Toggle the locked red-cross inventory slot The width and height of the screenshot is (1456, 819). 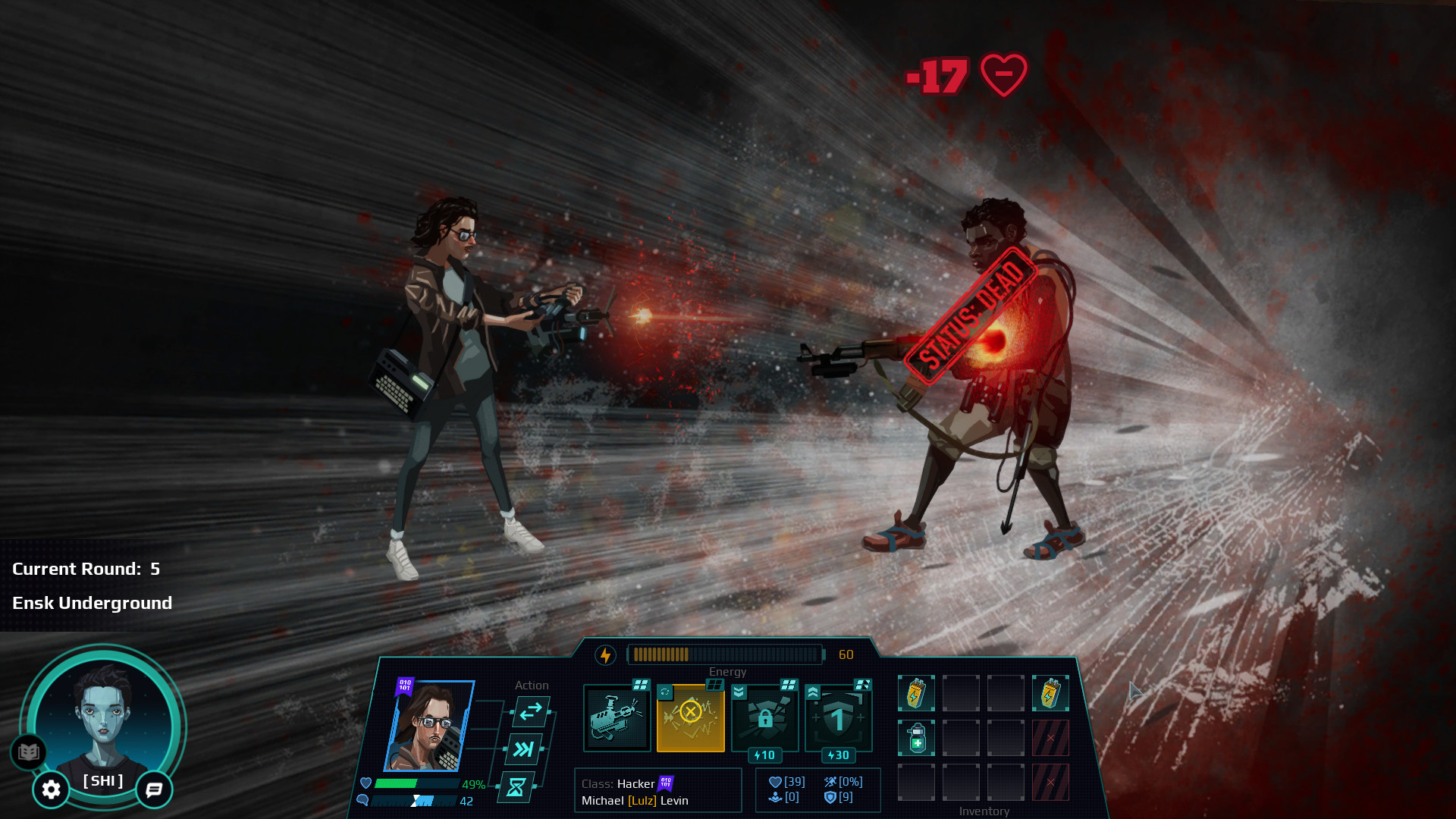pos(1051,738)
